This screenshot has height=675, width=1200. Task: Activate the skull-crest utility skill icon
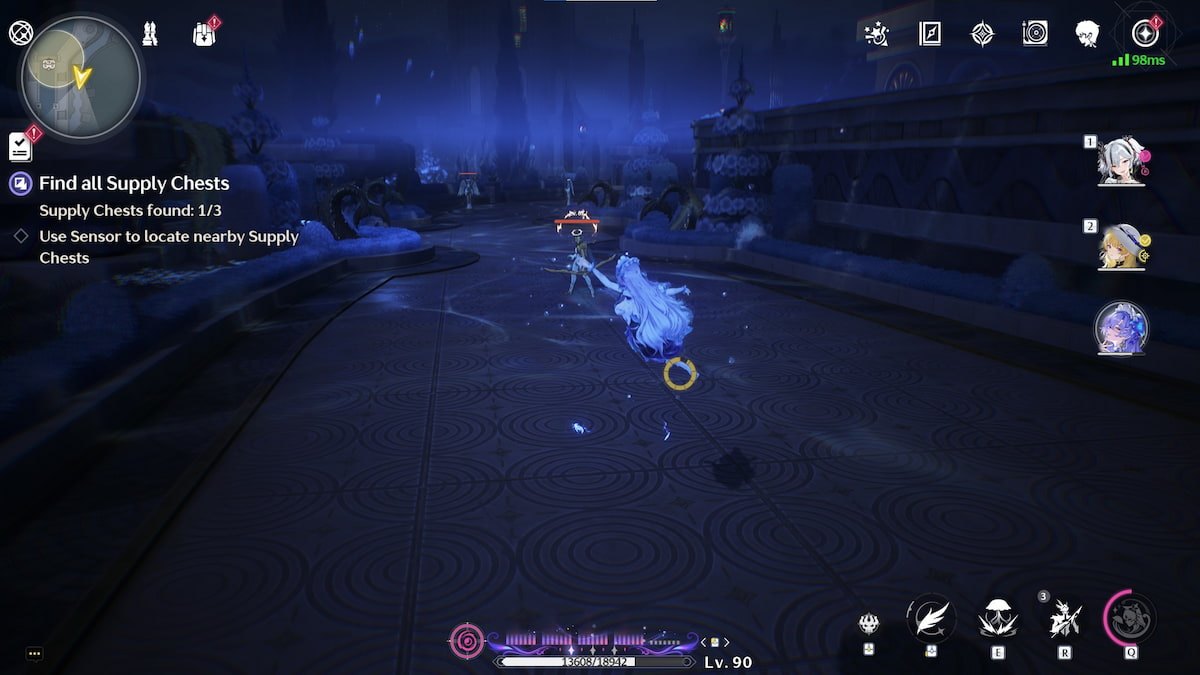click(869, 623)
